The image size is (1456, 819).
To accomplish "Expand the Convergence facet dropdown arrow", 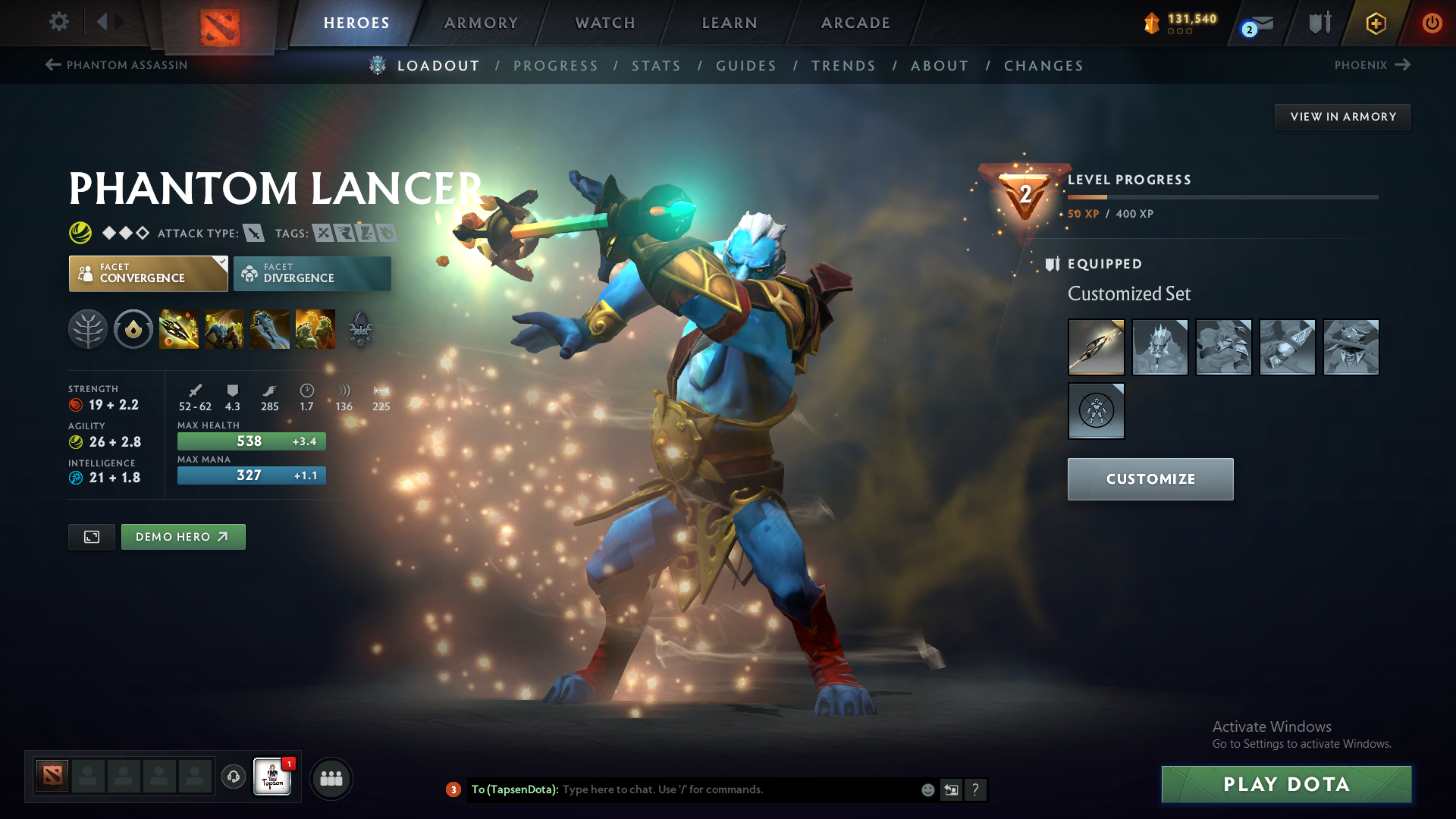I will [x=221, y=262].
